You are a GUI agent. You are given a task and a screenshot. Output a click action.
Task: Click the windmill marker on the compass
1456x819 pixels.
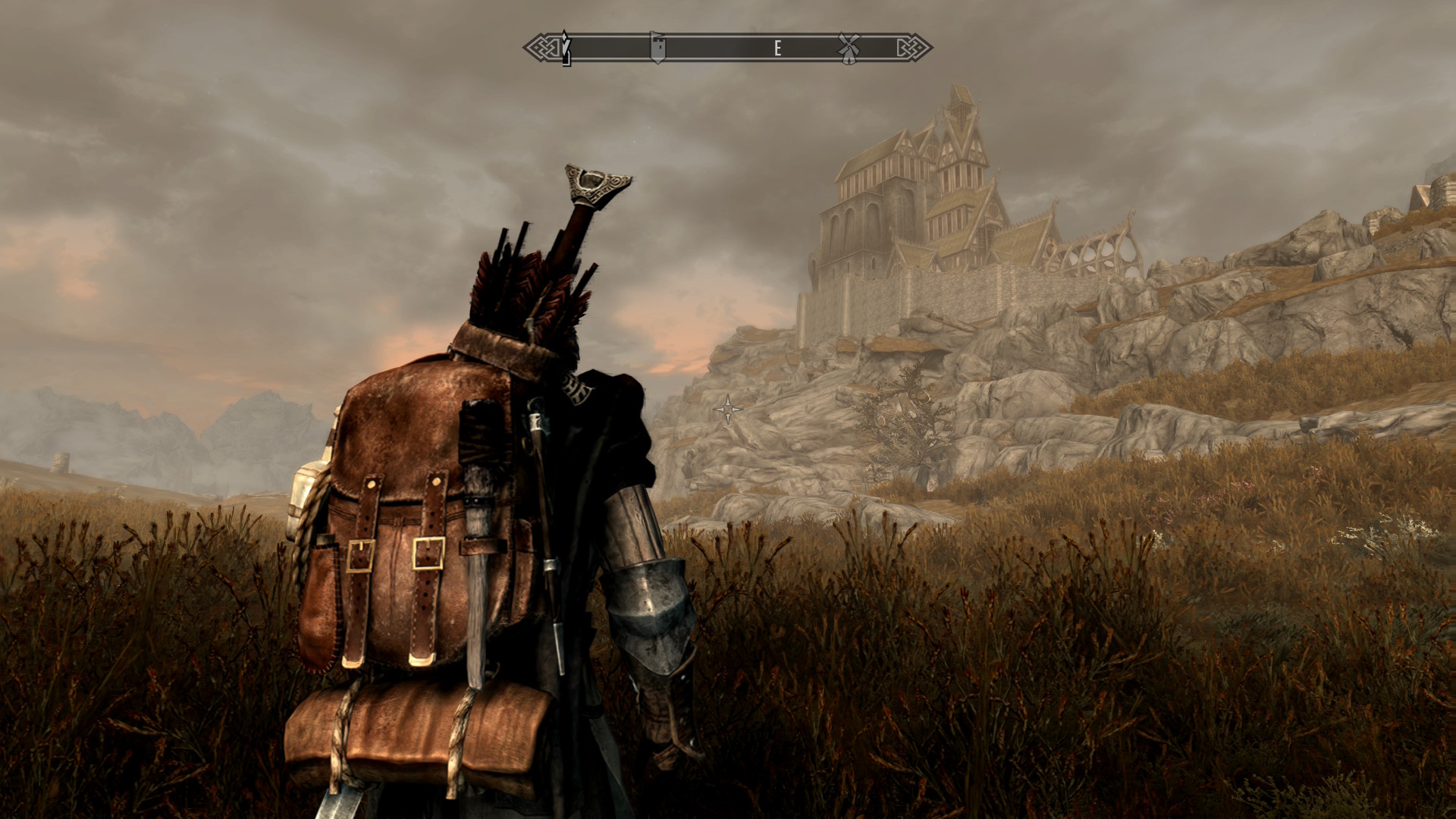tap(848, 47)
